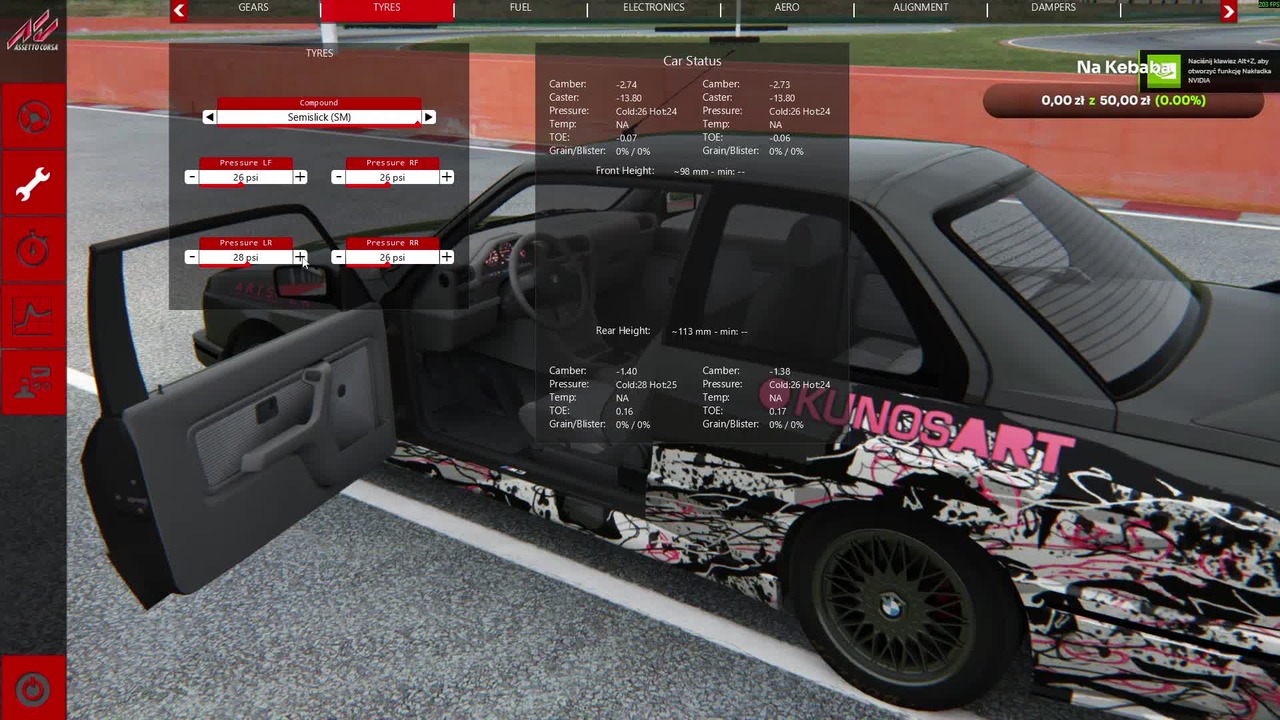Increase Pressure LF by one step
1280x720 pixels.
(300, 177)
